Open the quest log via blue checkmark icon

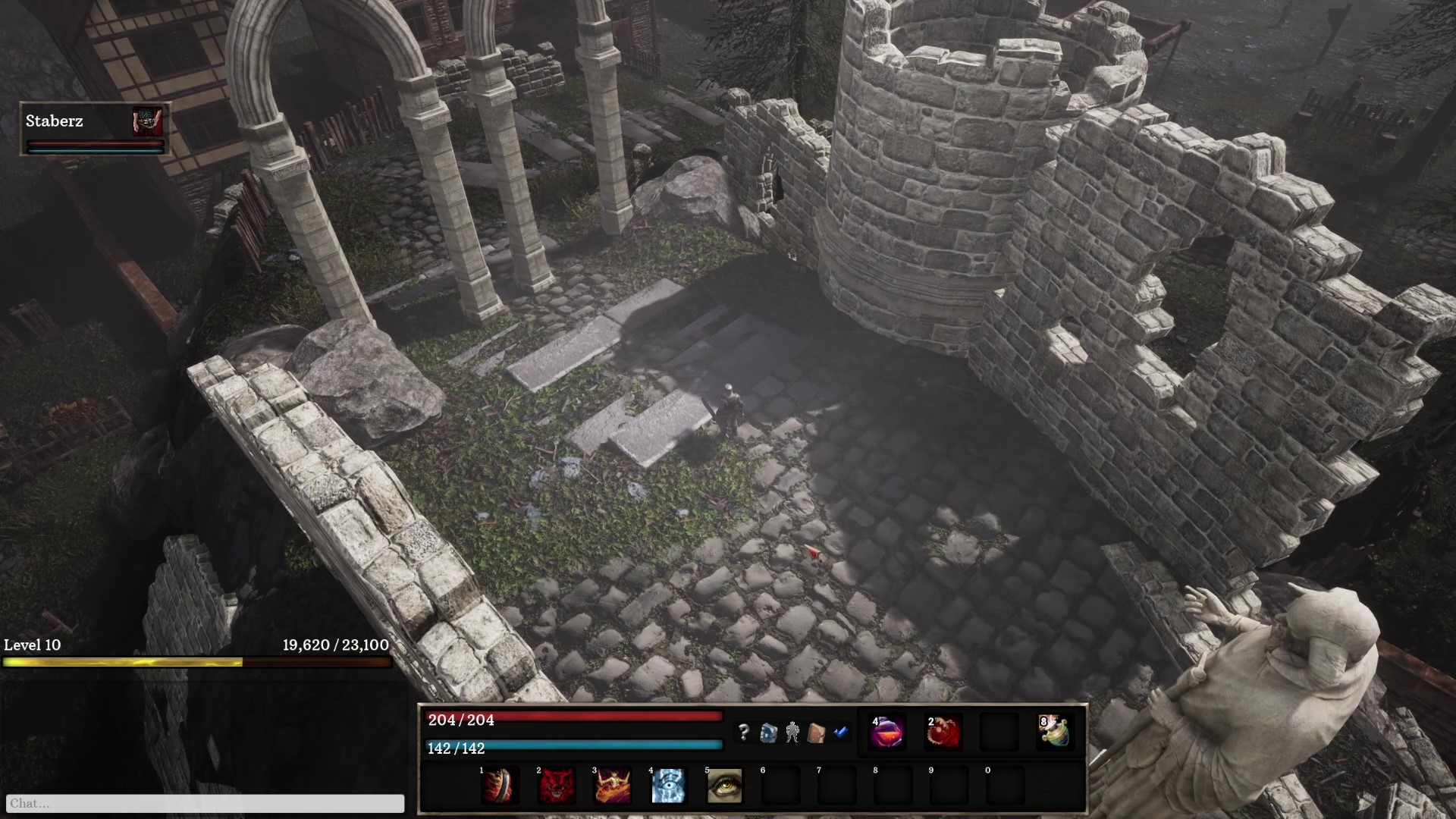[x=840, y=732]
